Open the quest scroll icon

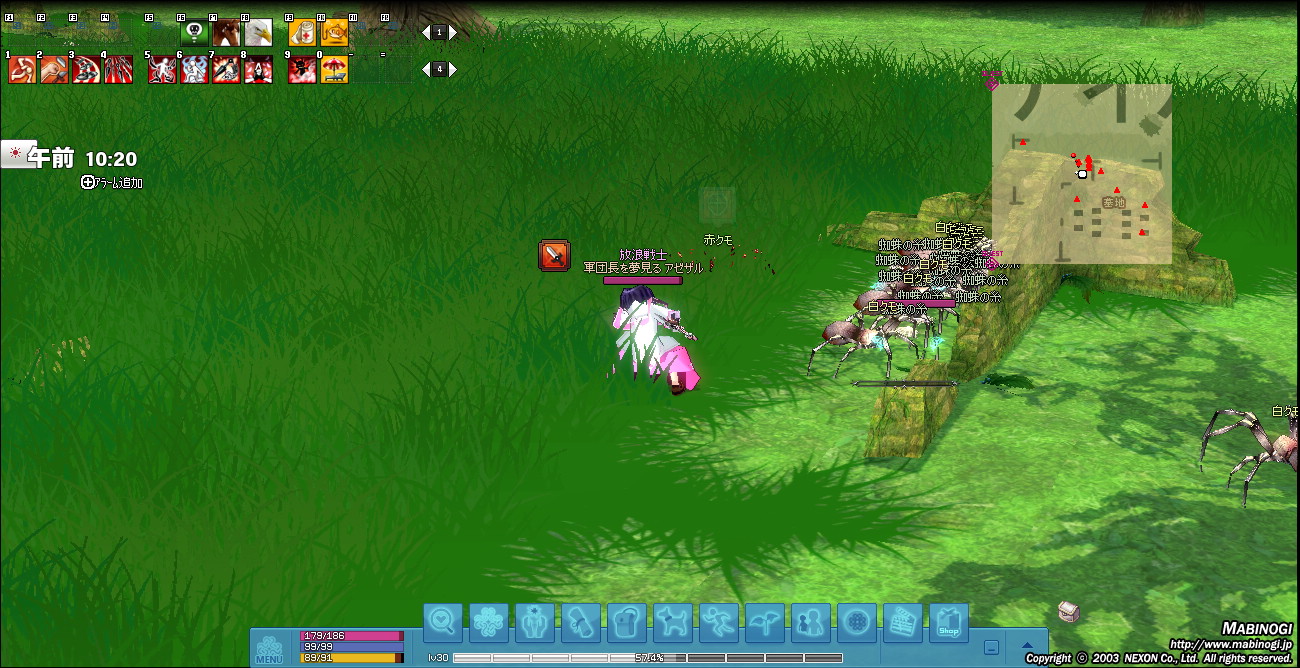point(581,623)
